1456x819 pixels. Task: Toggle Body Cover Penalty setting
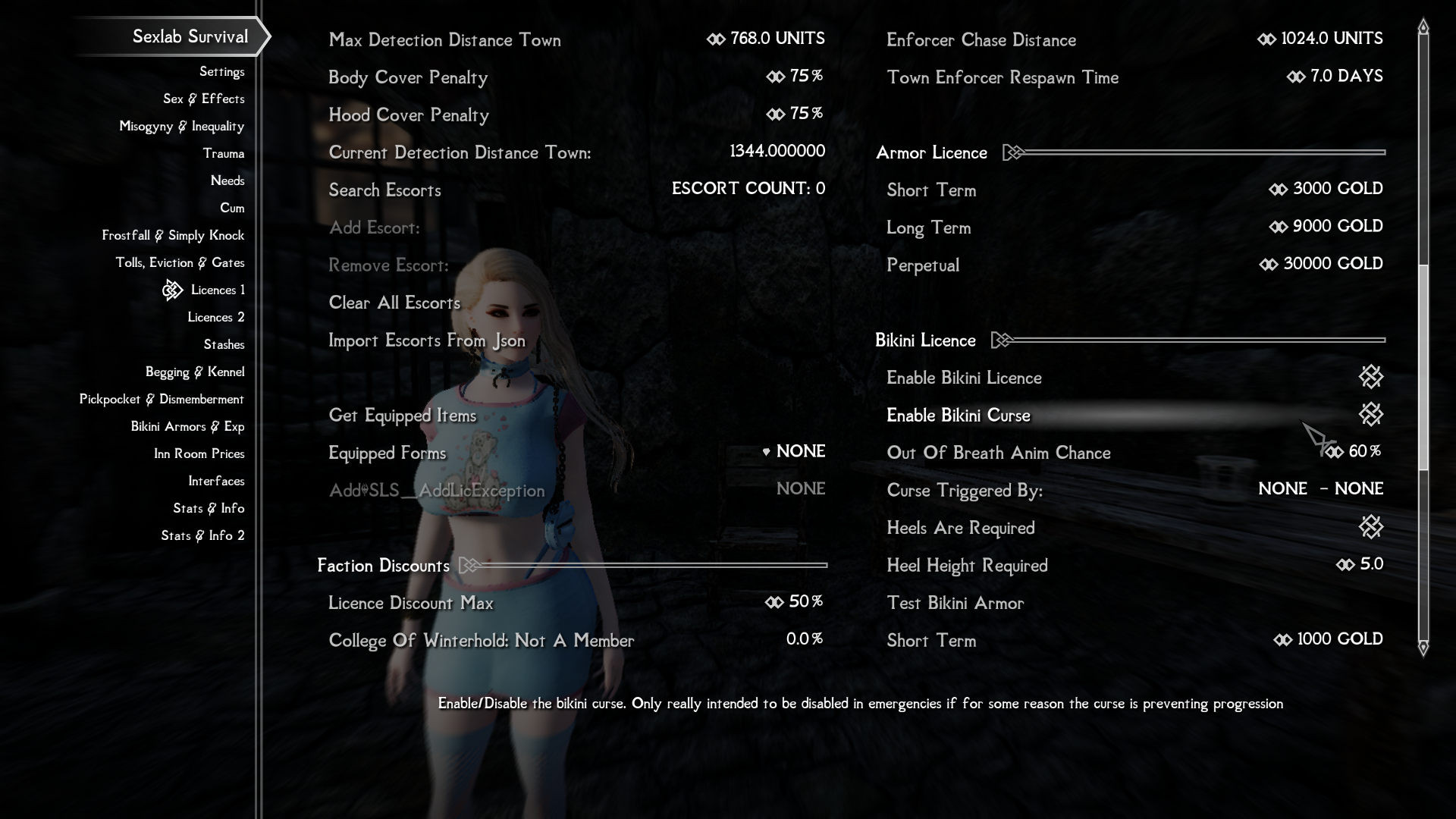(775, 77)
